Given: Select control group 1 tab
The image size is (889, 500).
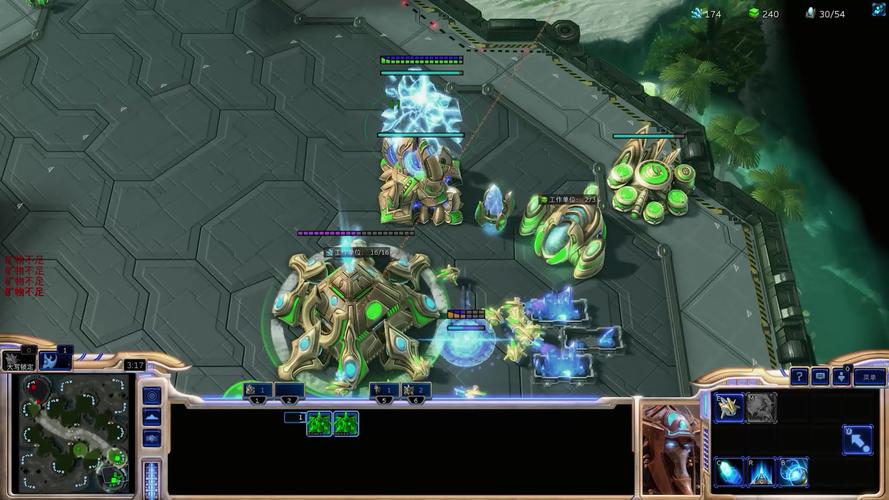Looking at the screenshot, I should [x=258, y=390].
